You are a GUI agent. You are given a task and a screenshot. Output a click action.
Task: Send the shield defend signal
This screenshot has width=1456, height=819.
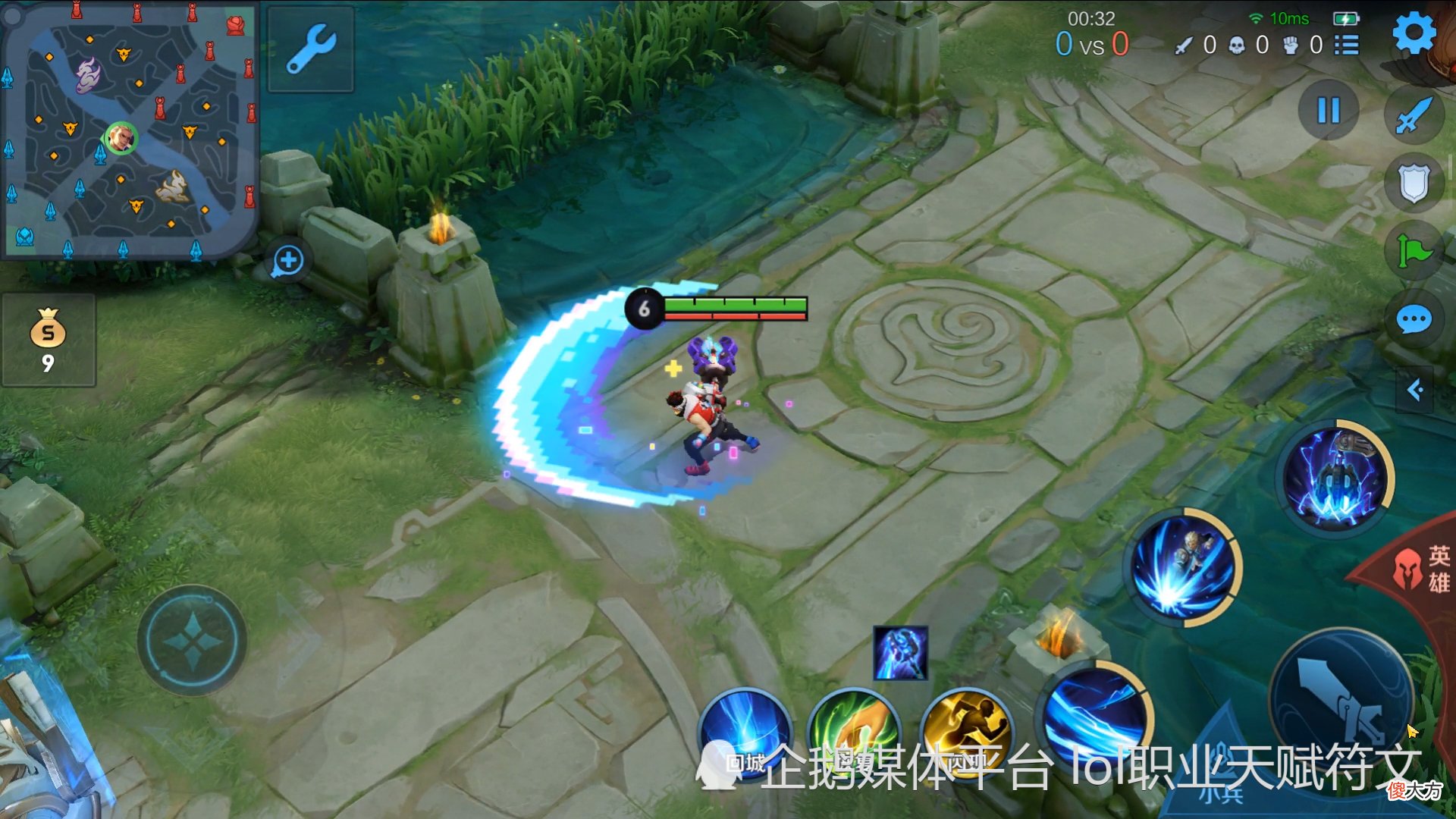tap(1414, 183)
